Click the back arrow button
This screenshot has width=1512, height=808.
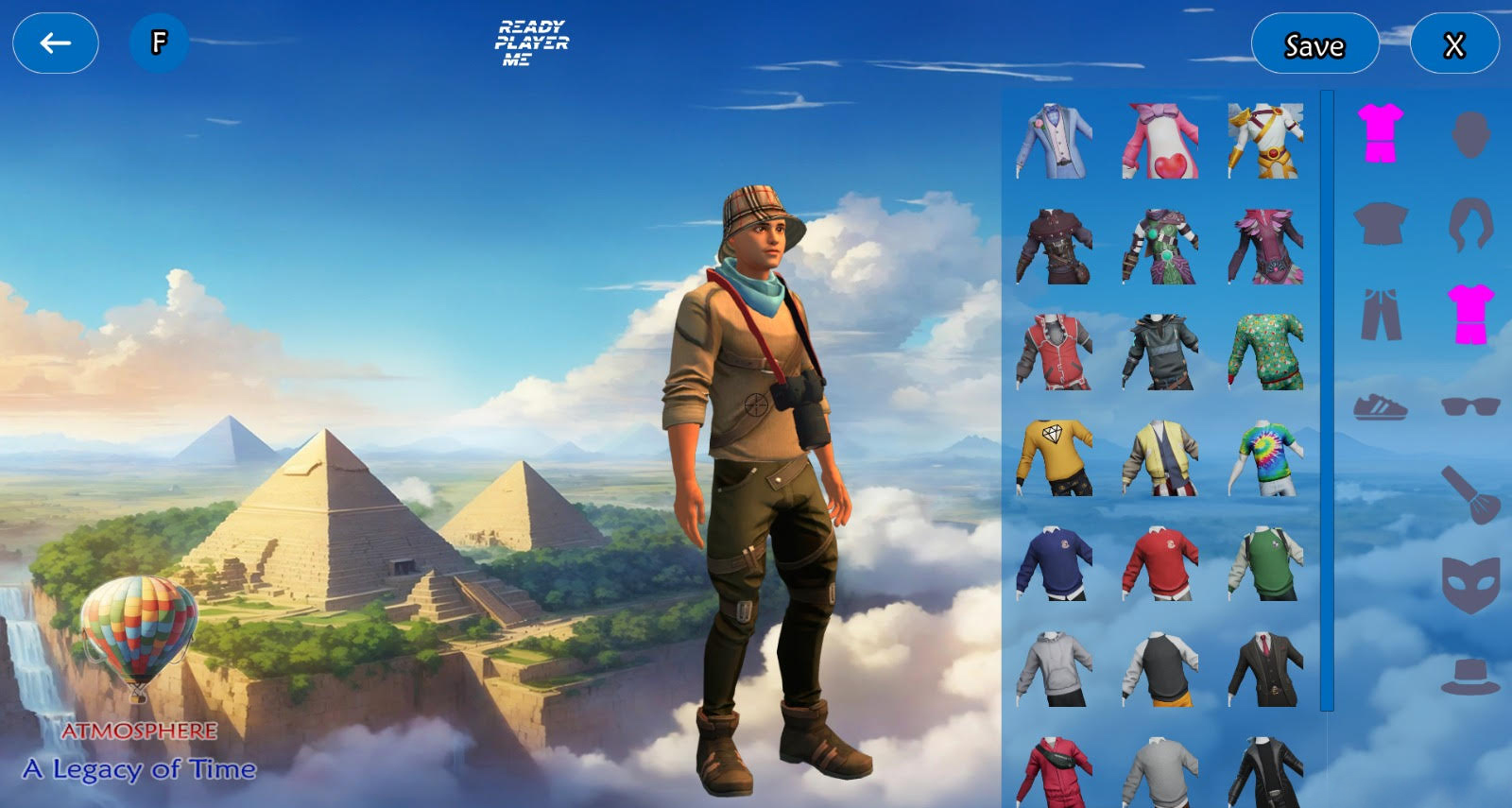[x=55, y=43]
